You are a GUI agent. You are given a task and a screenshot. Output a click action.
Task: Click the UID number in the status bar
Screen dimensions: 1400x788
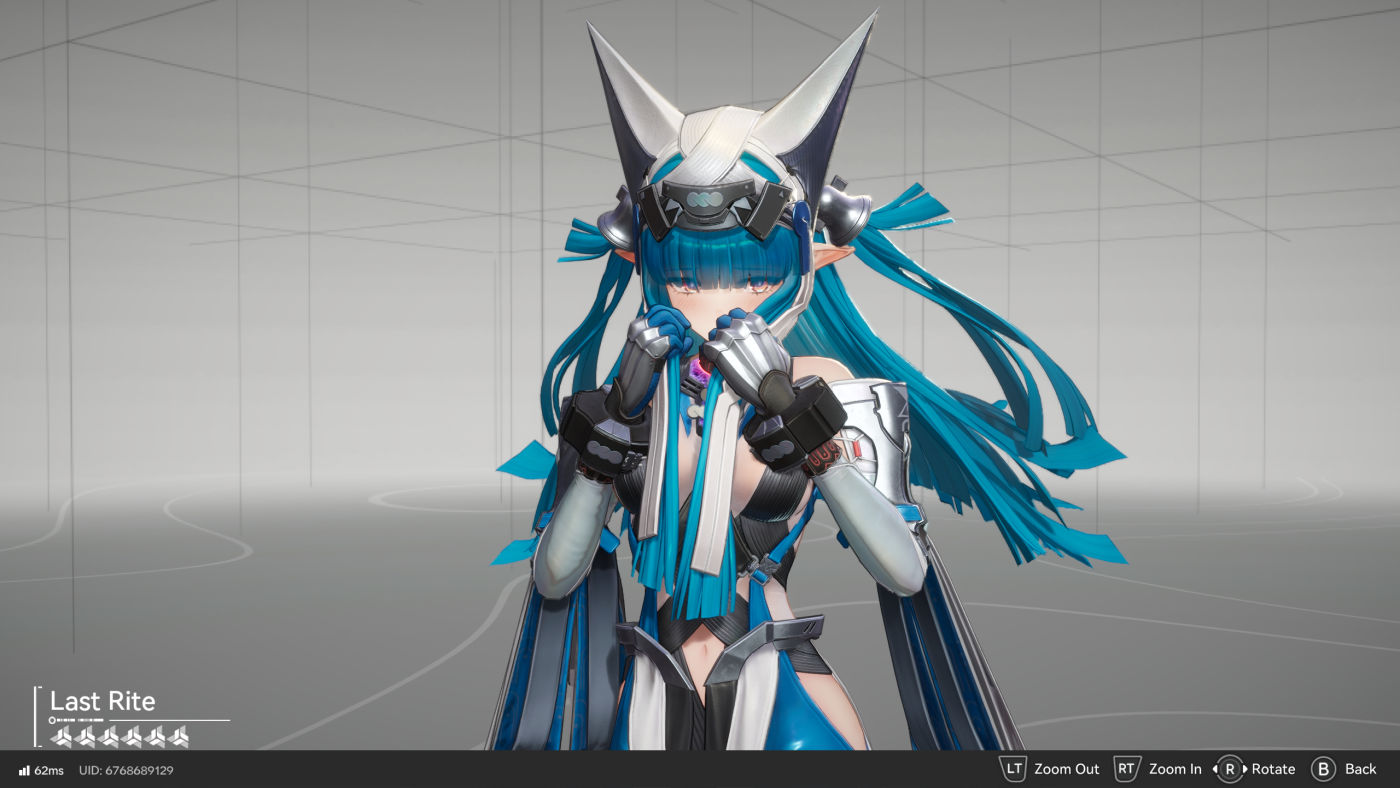pos(141,770)
